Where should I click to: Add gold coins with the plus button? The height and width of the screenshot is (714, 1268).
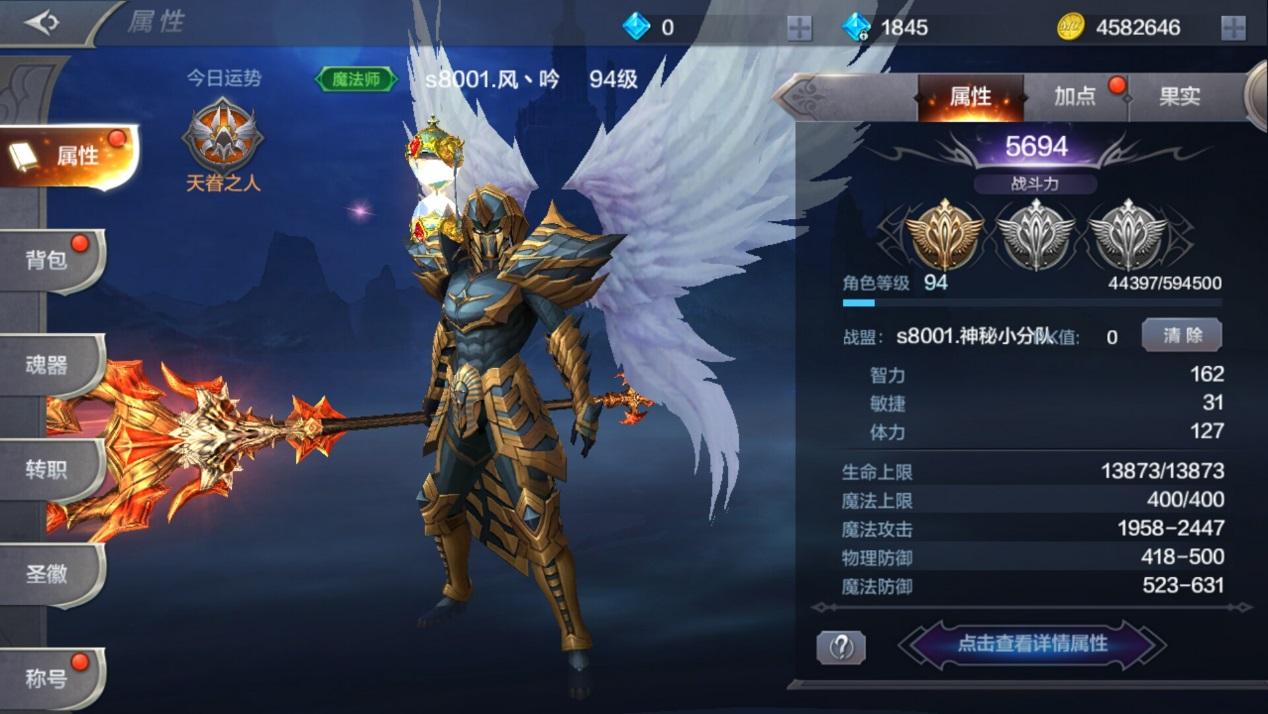click(1233, 28)
